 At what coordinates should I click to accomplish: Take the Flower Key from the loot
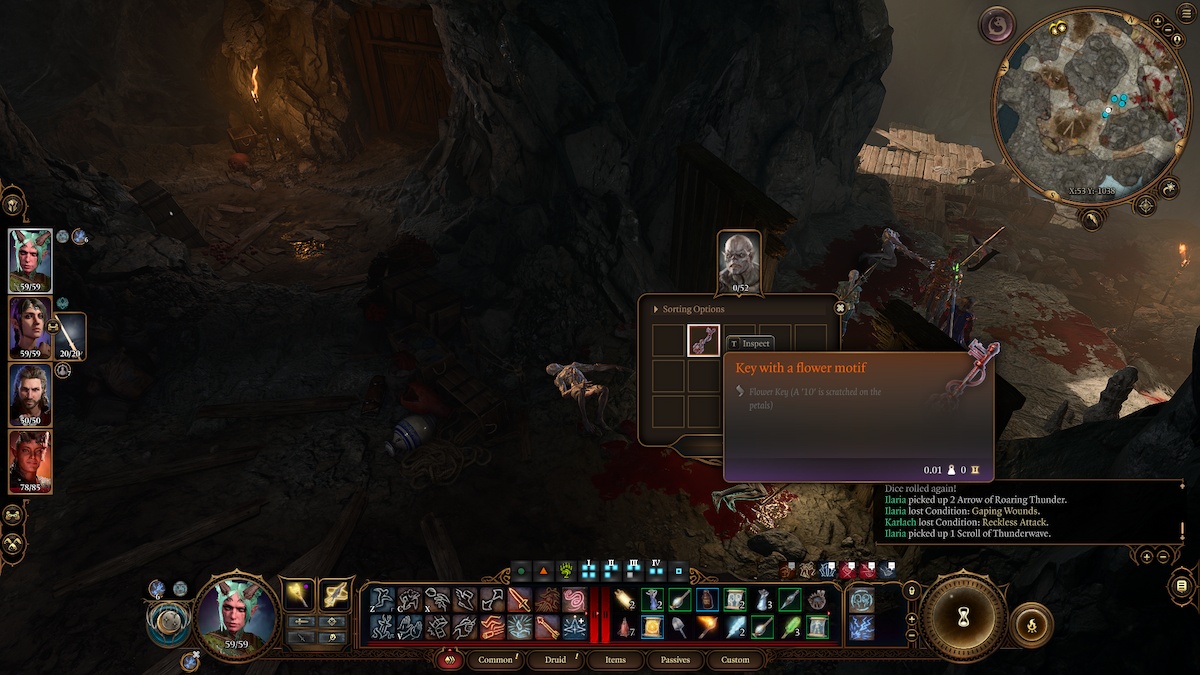coord(703,341)
